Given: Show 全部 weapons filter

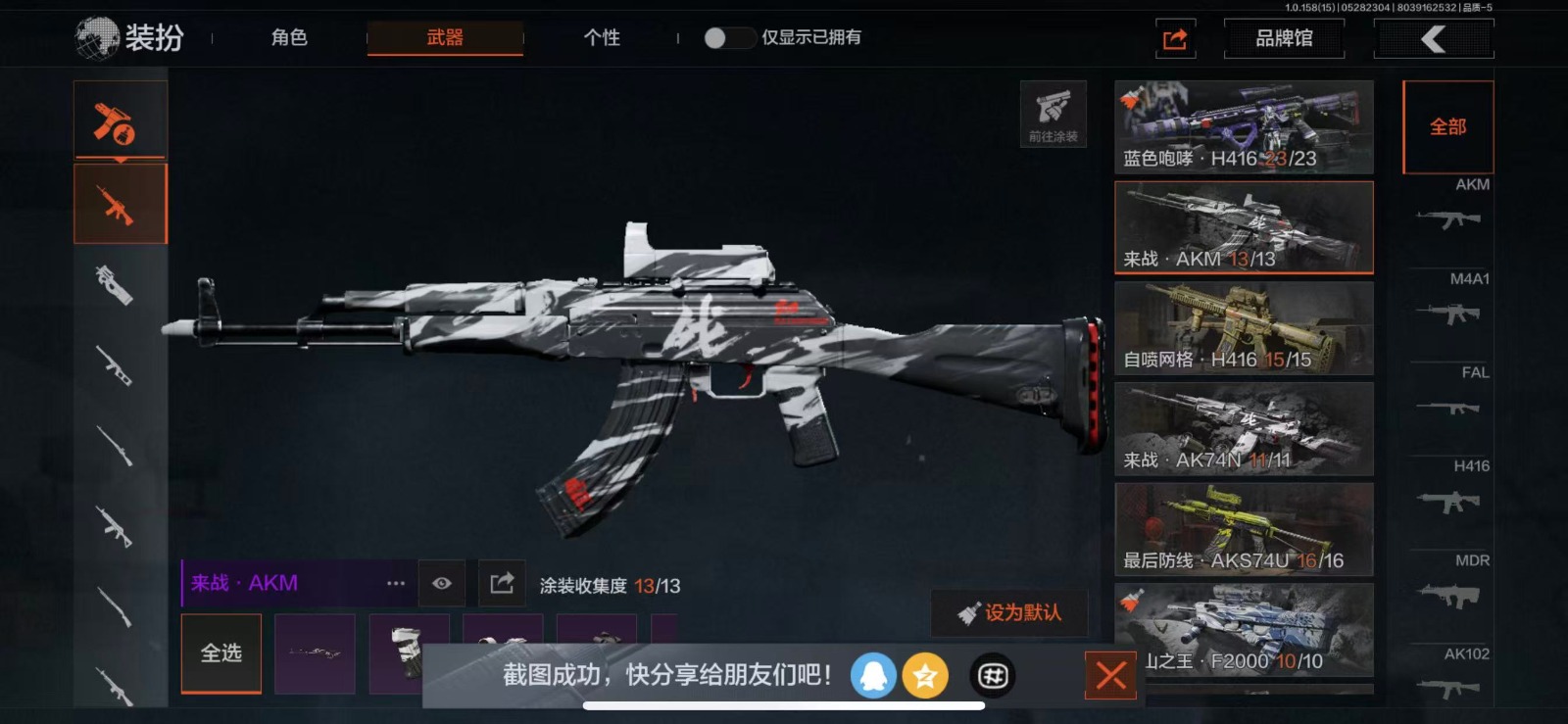Looking at the screenshot, I should pyautogui.click(x=1447, y=127).
